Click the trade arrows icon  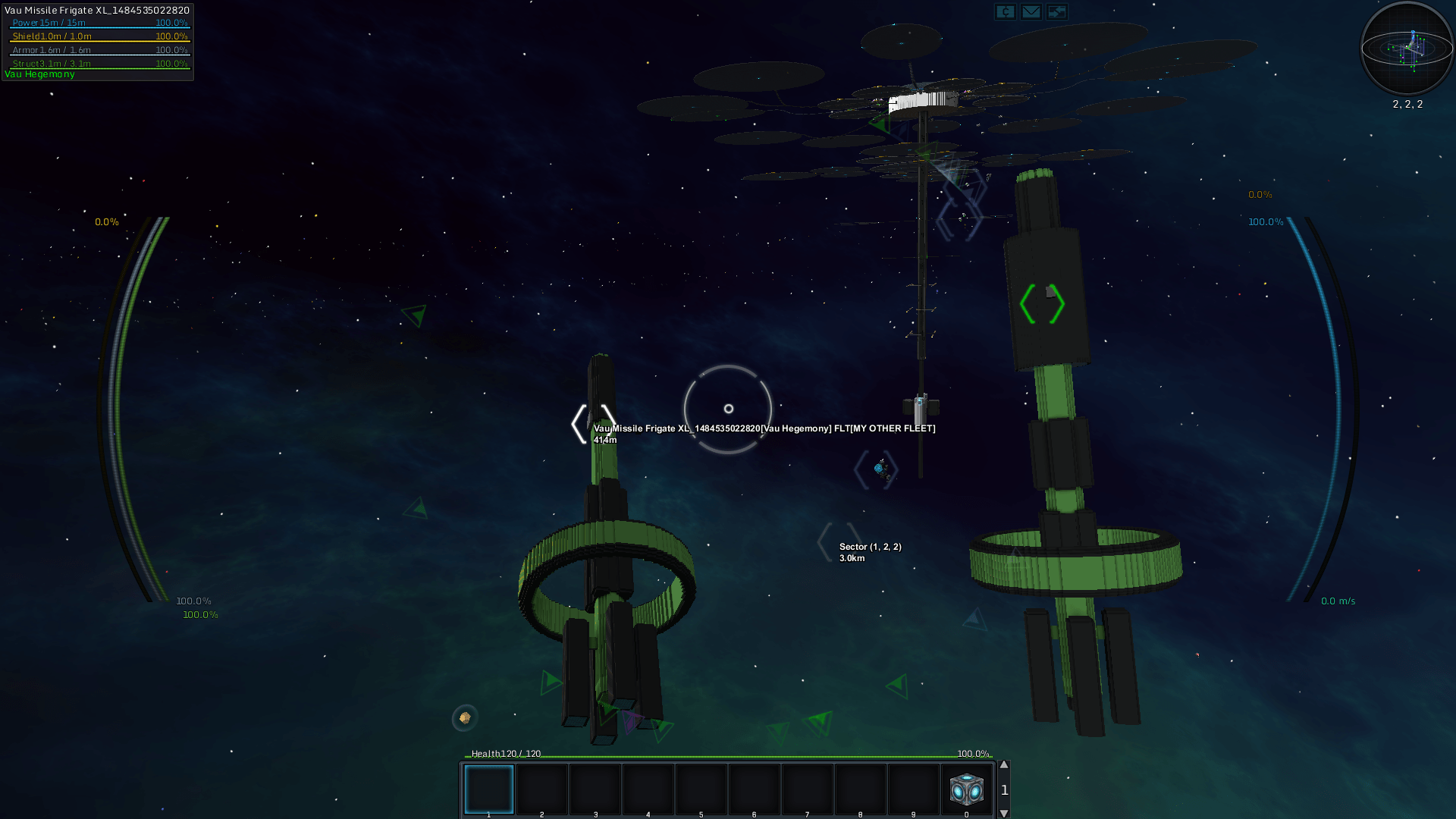1056,11
